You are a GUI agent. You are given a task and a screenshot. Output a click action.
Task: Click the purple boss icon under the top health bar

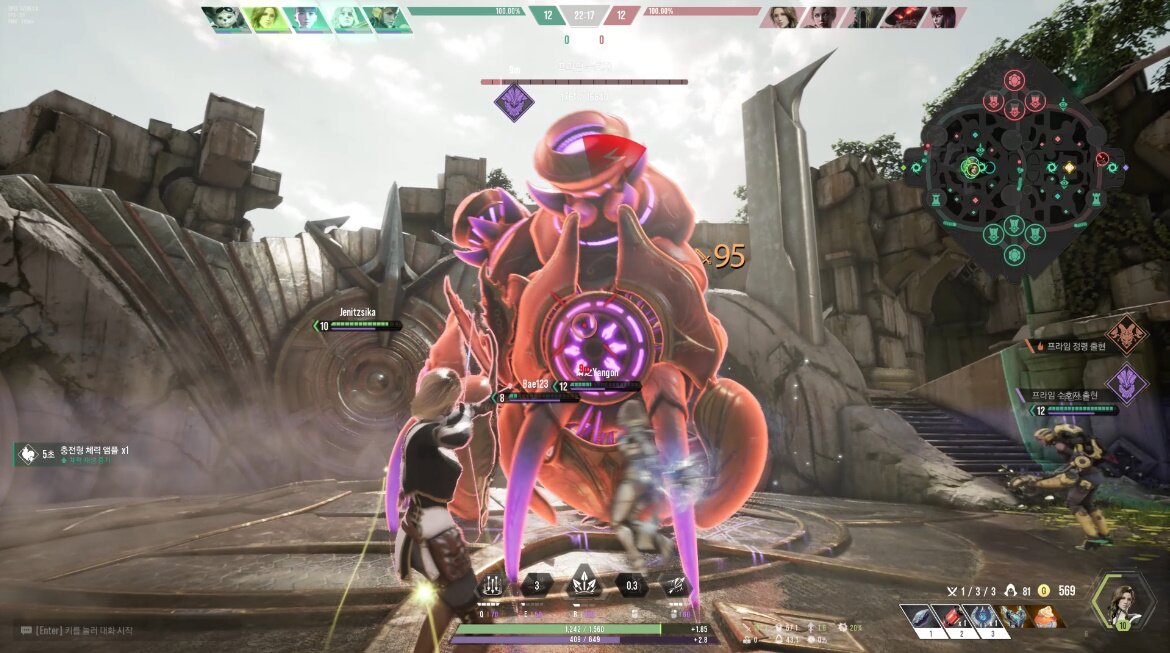(514, 103)
